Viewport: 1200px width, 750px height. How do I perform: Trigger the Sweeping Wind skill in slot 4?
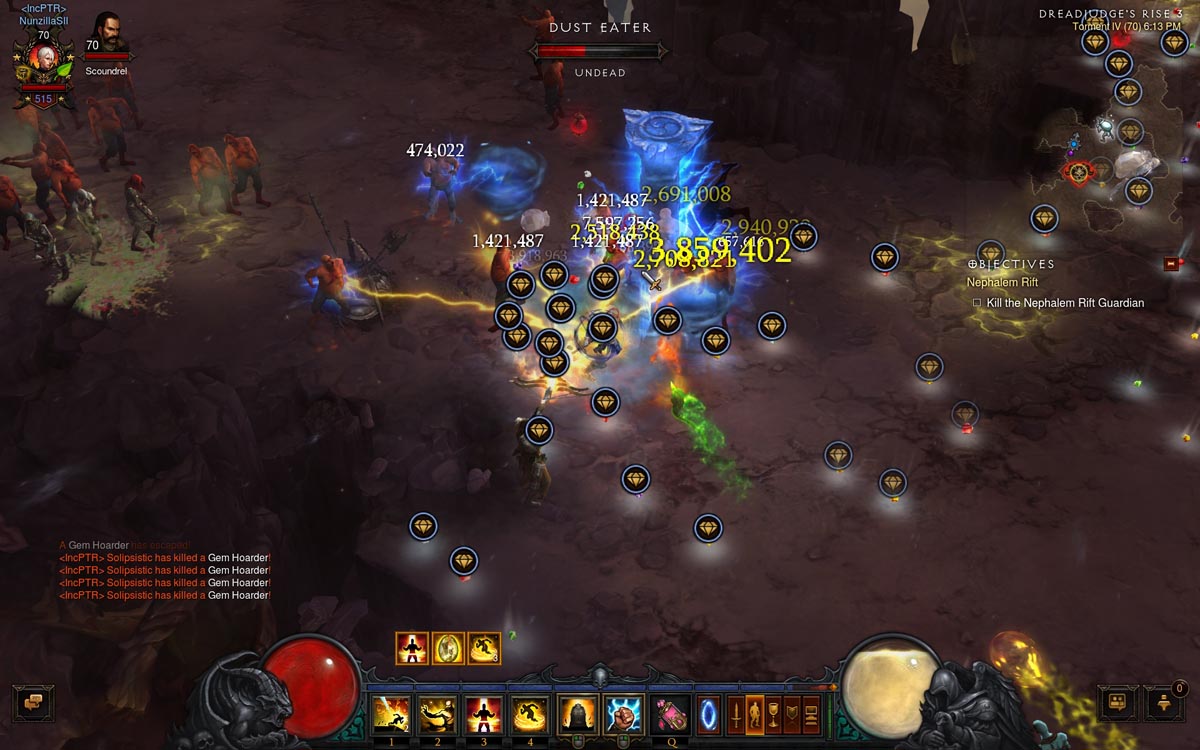point(530,715)
